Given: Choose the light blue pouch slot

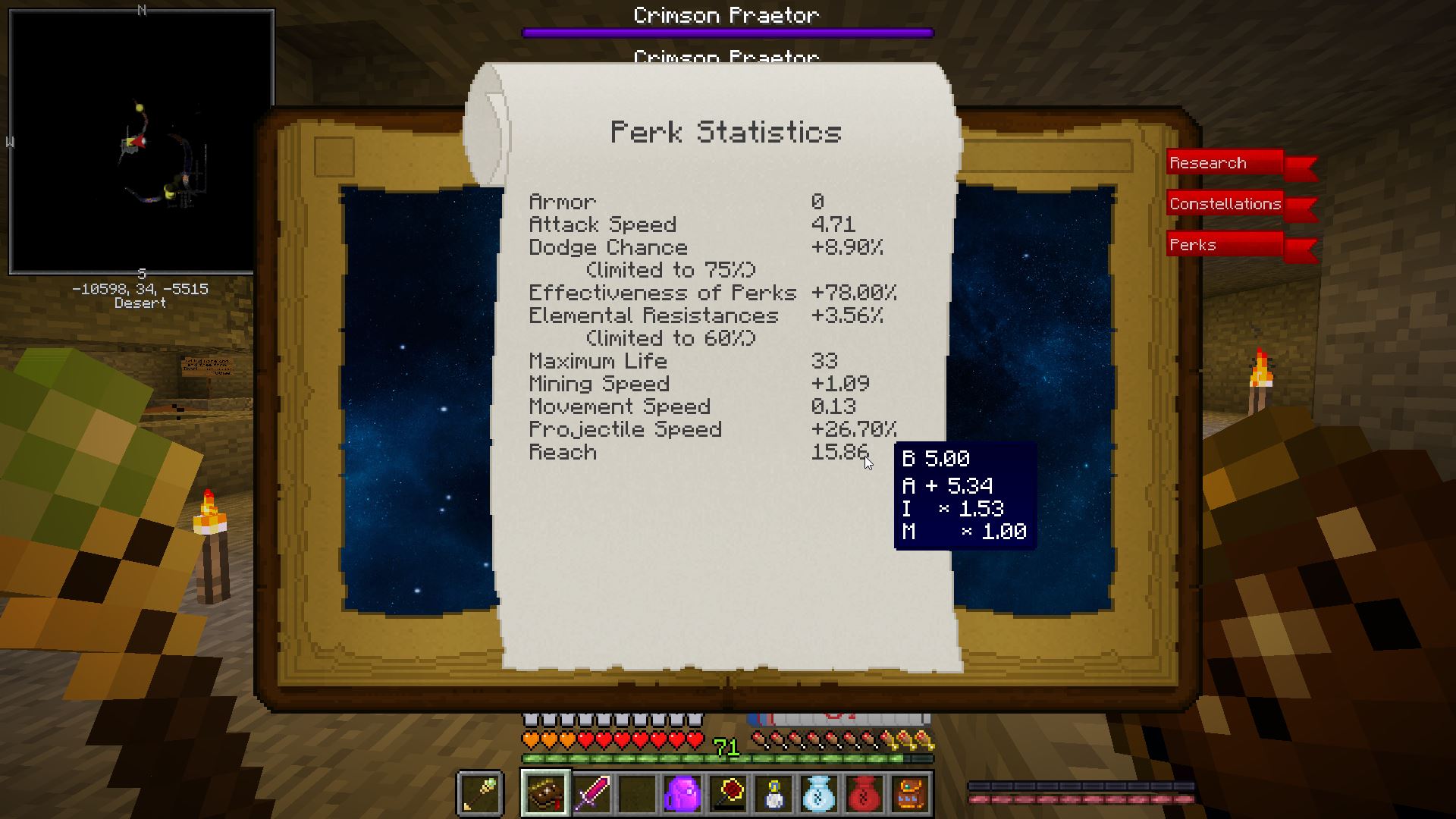Looking at the screenshot, I should coord(819,793).
